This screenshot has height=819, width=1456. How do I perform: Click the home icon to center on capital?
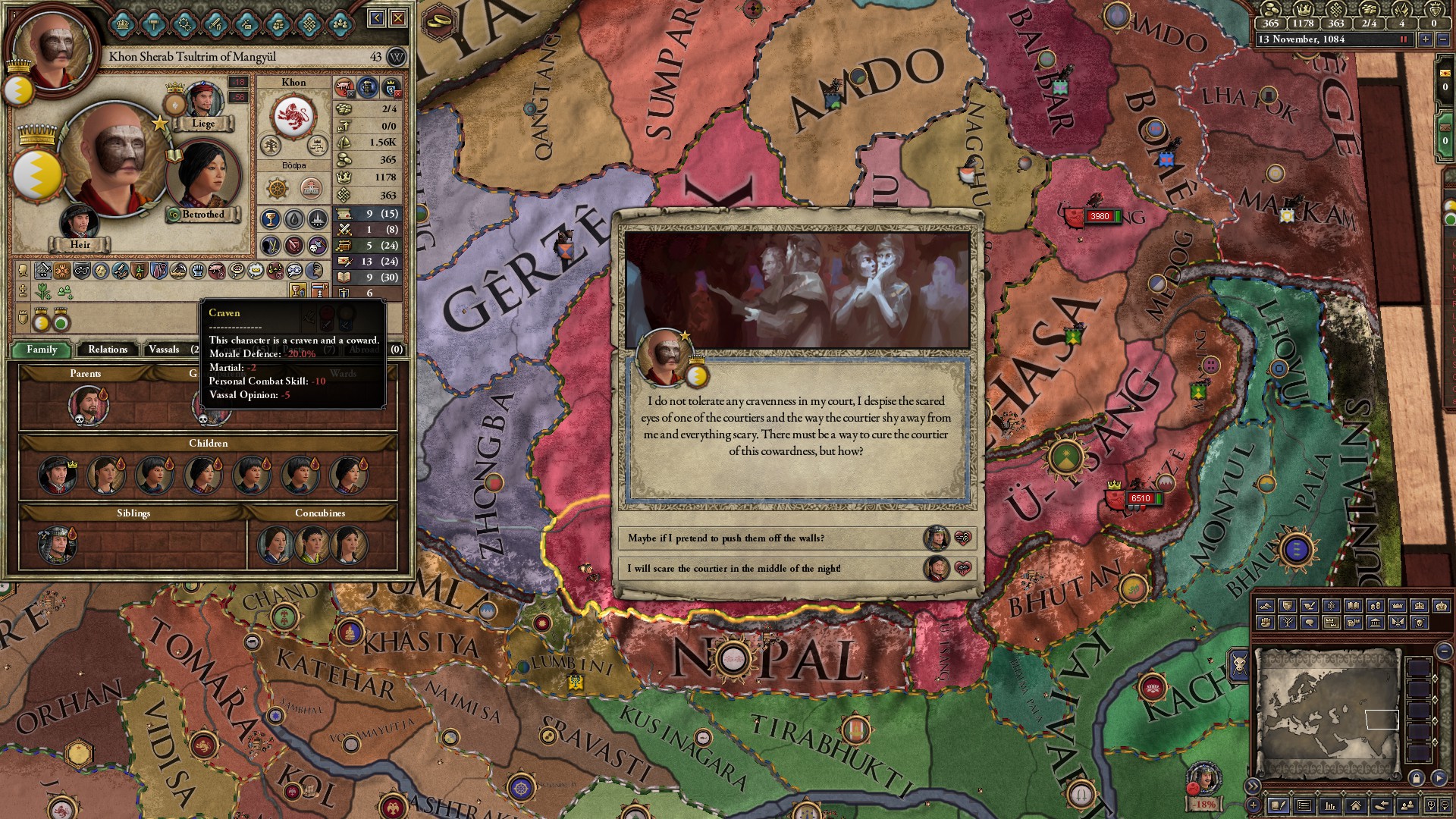[x=1355, y=806]
